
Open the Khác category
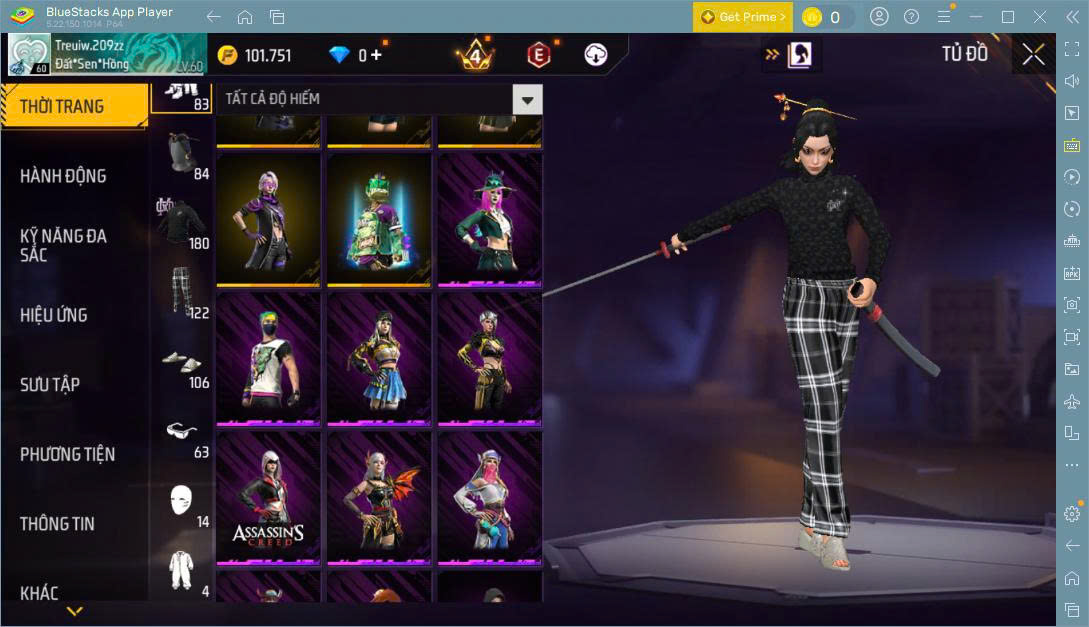coord(39,592)
